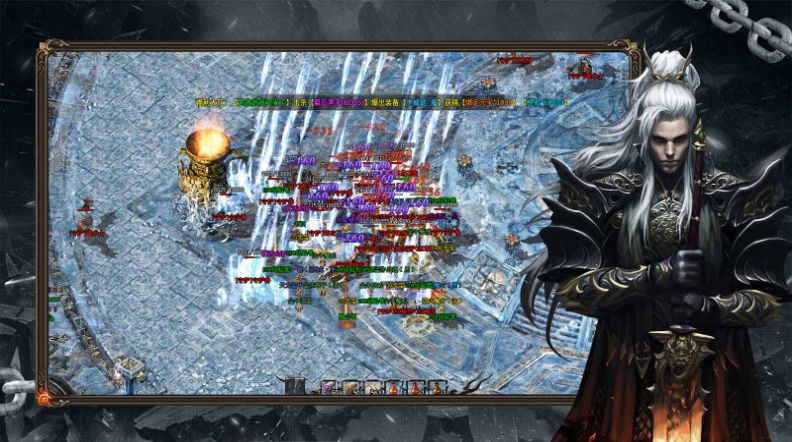Click the dark square slot left of hotbar
This screenshot has width=792, height=442.
pyautogui.click(x=295, y=386)
